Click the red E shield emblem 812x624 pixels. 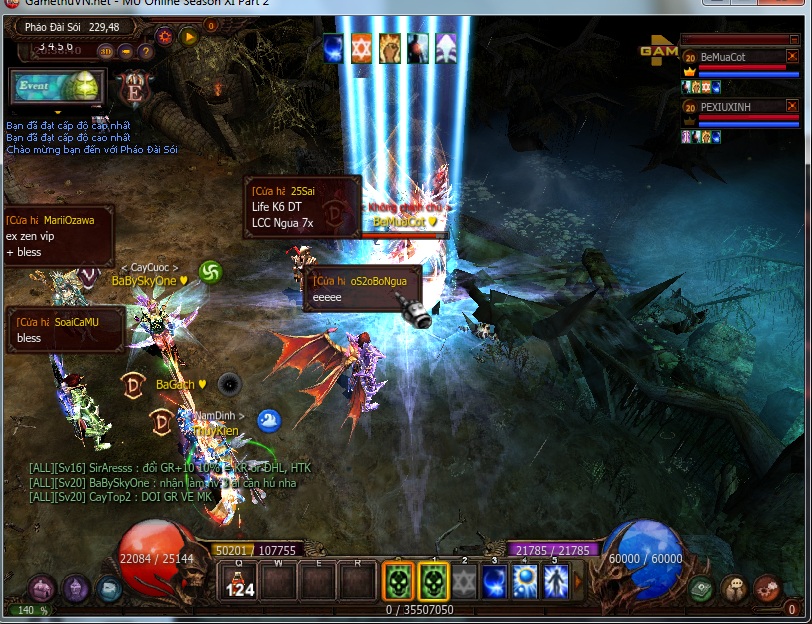coord(133,89)
